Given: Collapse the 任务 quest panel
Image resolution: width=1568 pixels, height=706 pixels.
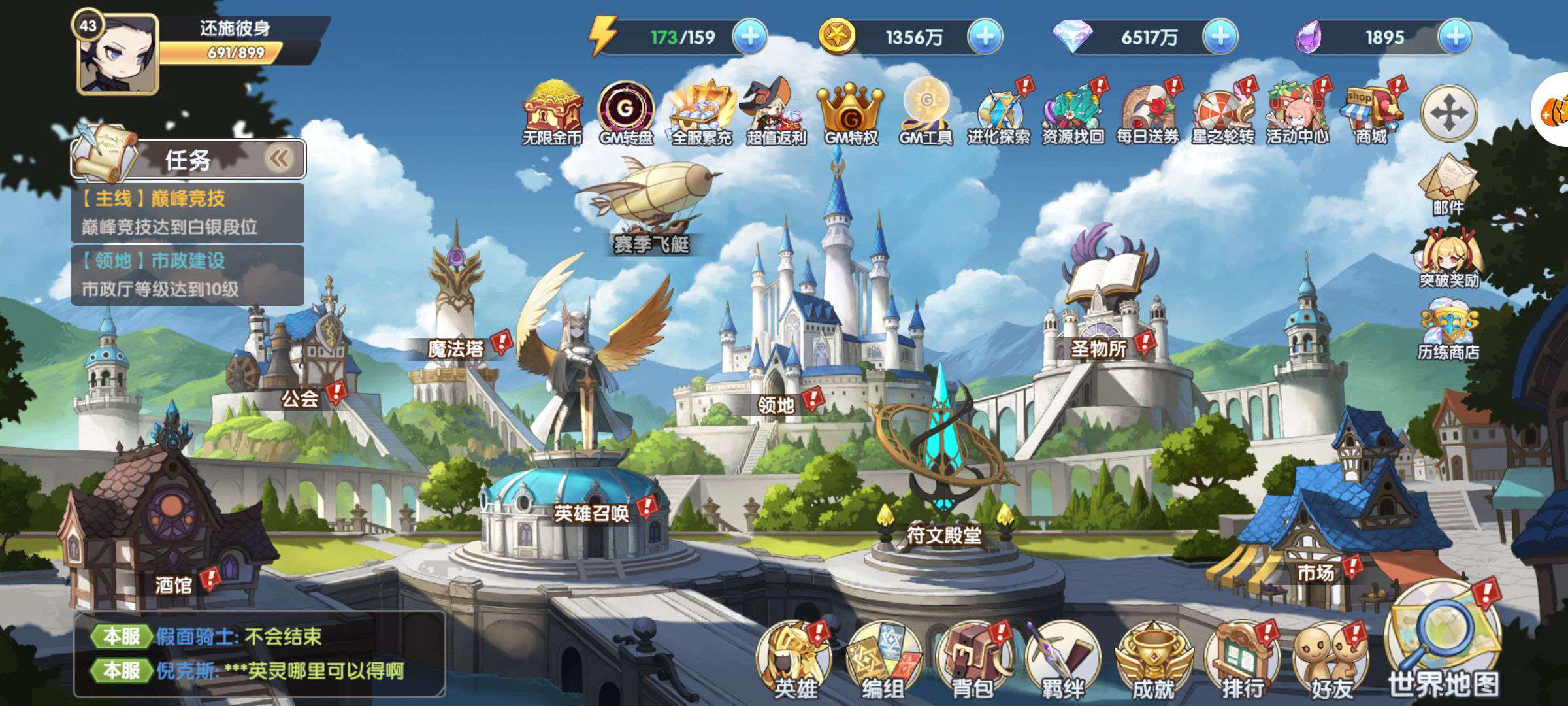Looking at the screenshot, I should (280, 159).
